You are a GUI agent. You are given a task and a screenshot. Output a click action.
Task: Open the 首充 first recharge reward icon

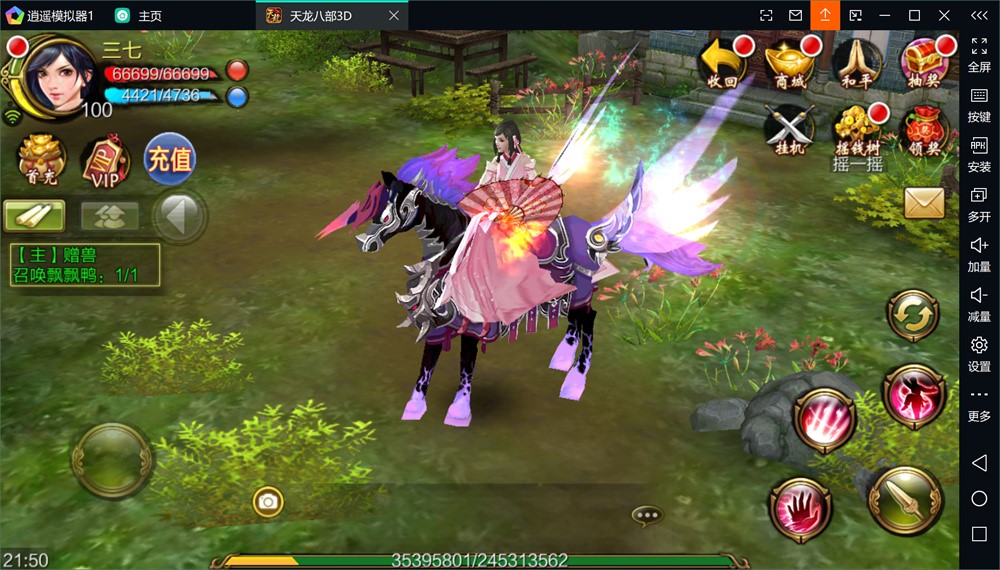(x=41, y=160)
